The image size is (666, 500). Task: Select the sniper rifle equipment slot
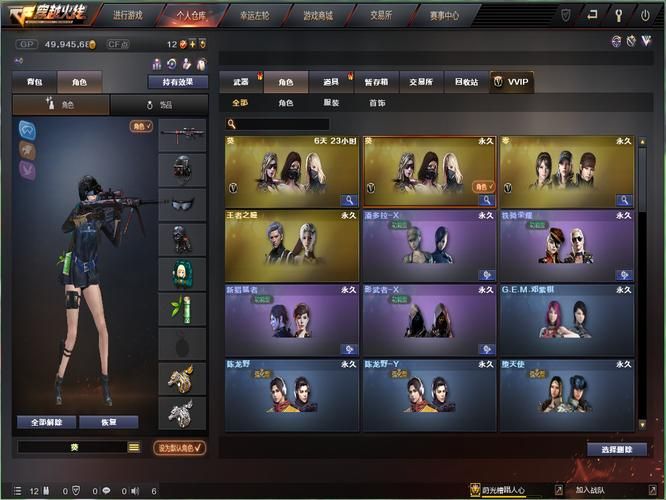(x=182, y=134)
